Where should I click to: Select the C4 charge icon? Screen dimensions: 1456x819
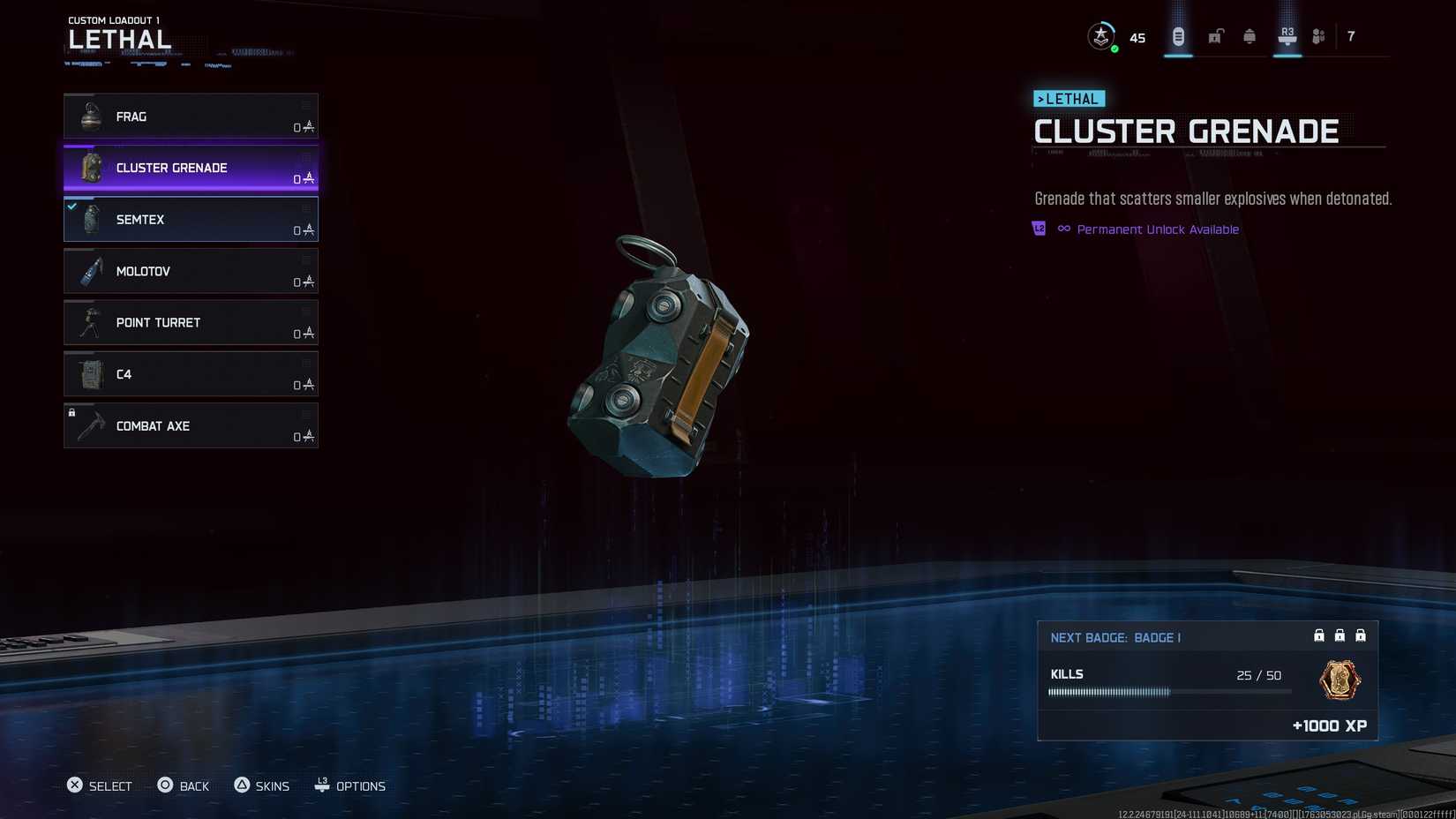(x=89, y=374)
